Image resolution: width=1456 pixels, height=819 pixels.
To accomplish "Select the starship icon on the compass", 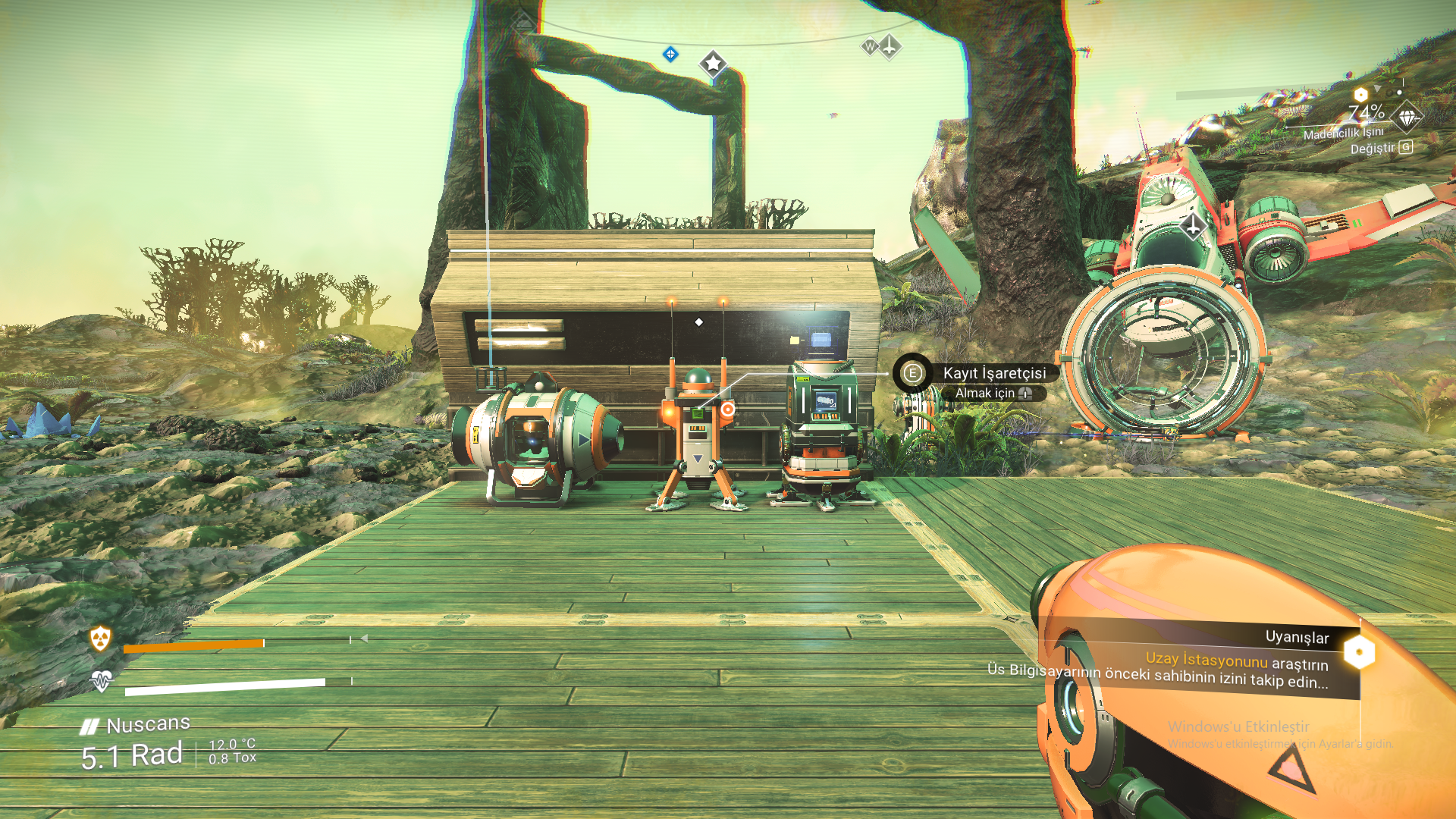I will click(890, 46).
